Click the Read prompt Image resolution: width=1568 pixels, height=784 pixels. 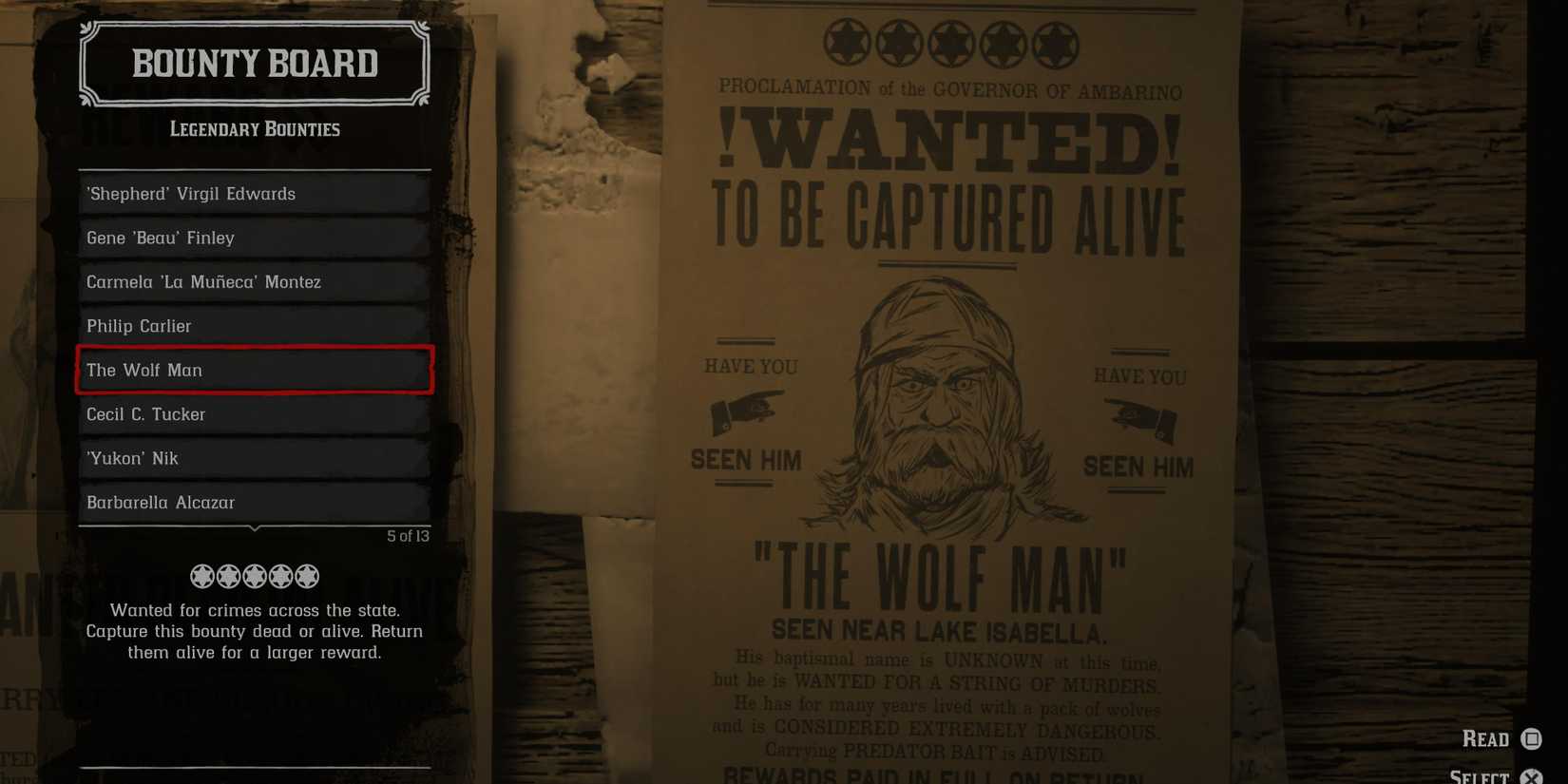click(1486, 738)
